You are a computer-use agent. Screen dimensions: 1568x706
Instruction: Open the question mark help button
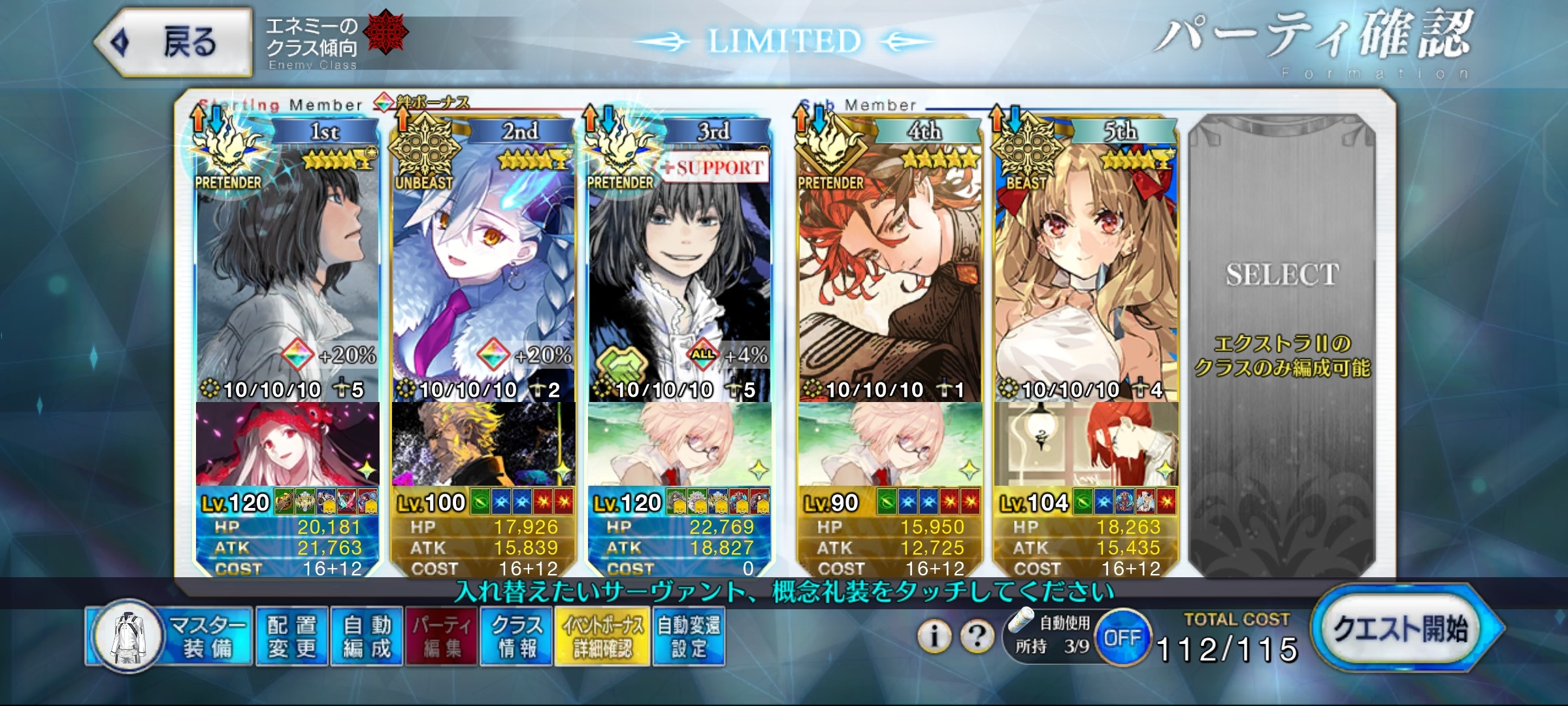[977, 635]
